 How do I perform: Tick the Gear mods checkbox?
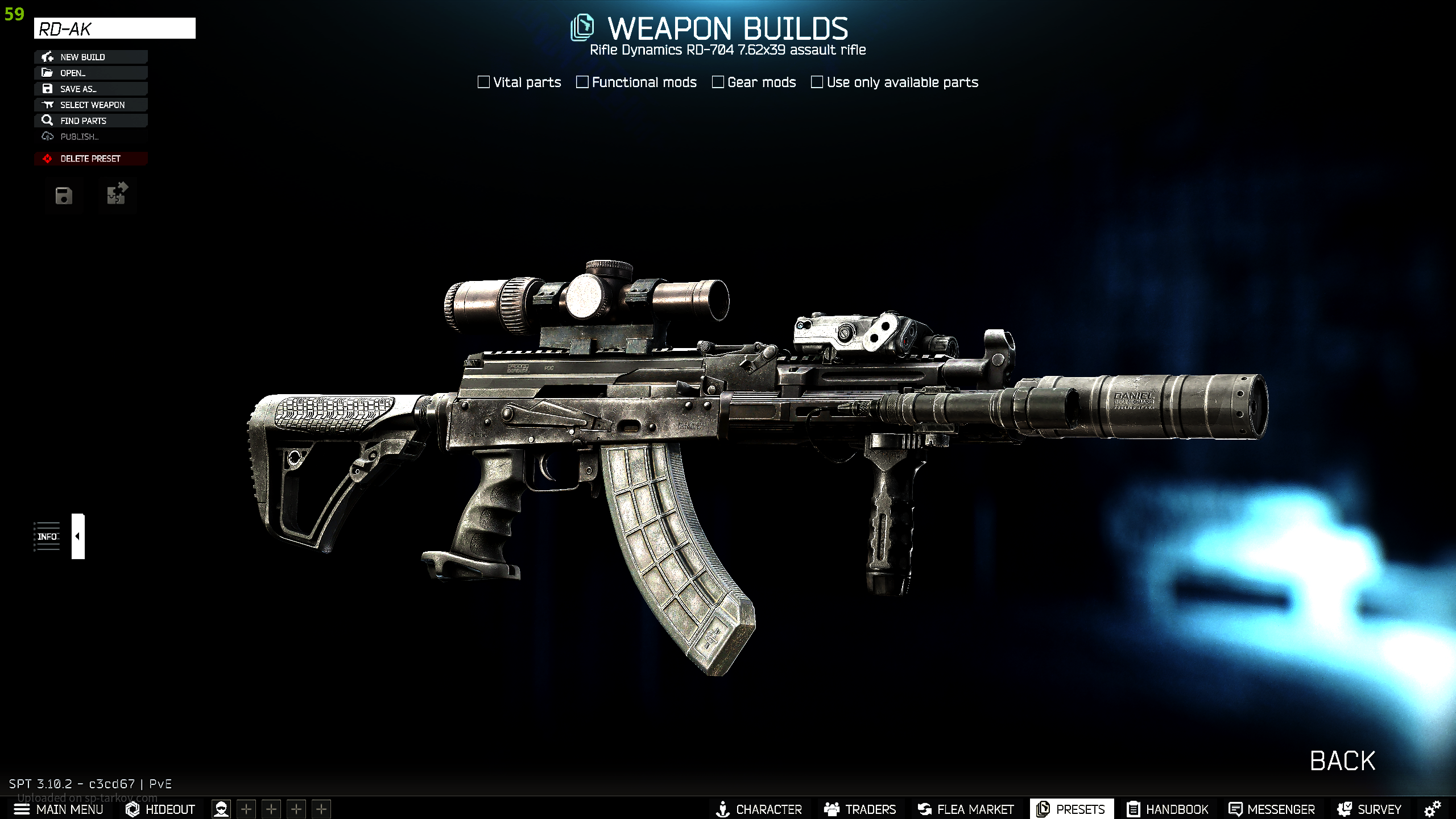pyautogui.click(x=718, y=82)
